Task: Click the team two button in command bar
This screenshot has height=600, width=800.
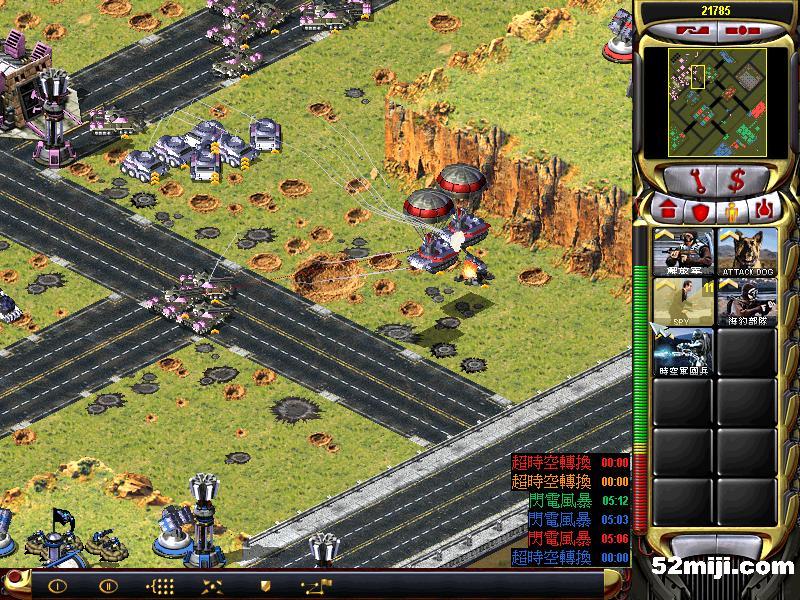Action: tap(108, 586)
